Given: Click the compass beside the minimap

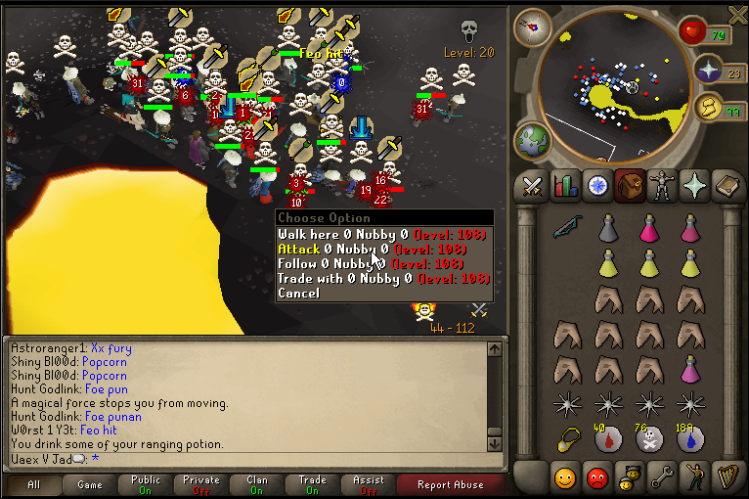Looking at the screenshot, I should click(532, 27).
